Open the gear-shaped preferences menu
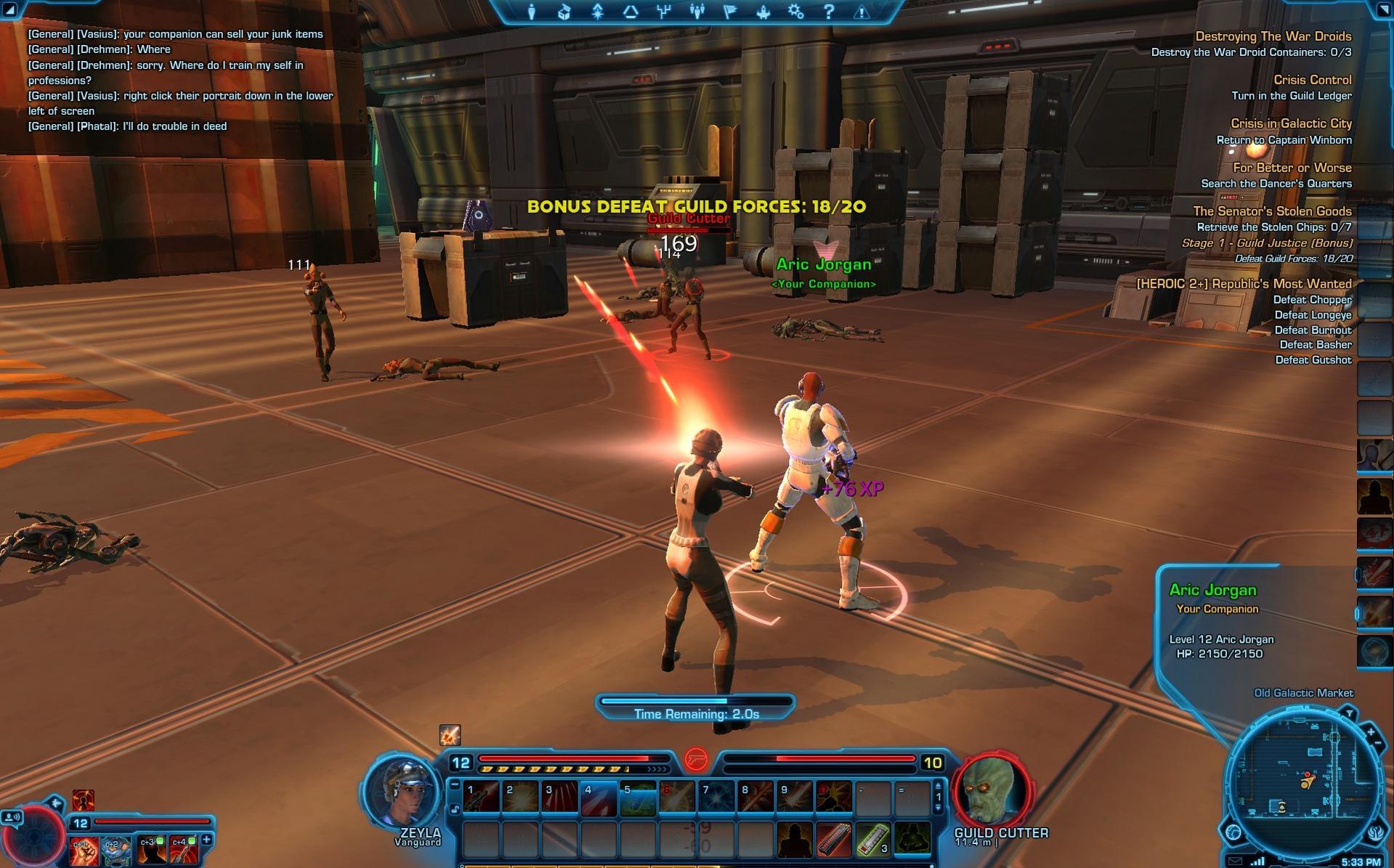Screen dimensions: 1394x868 796,12
